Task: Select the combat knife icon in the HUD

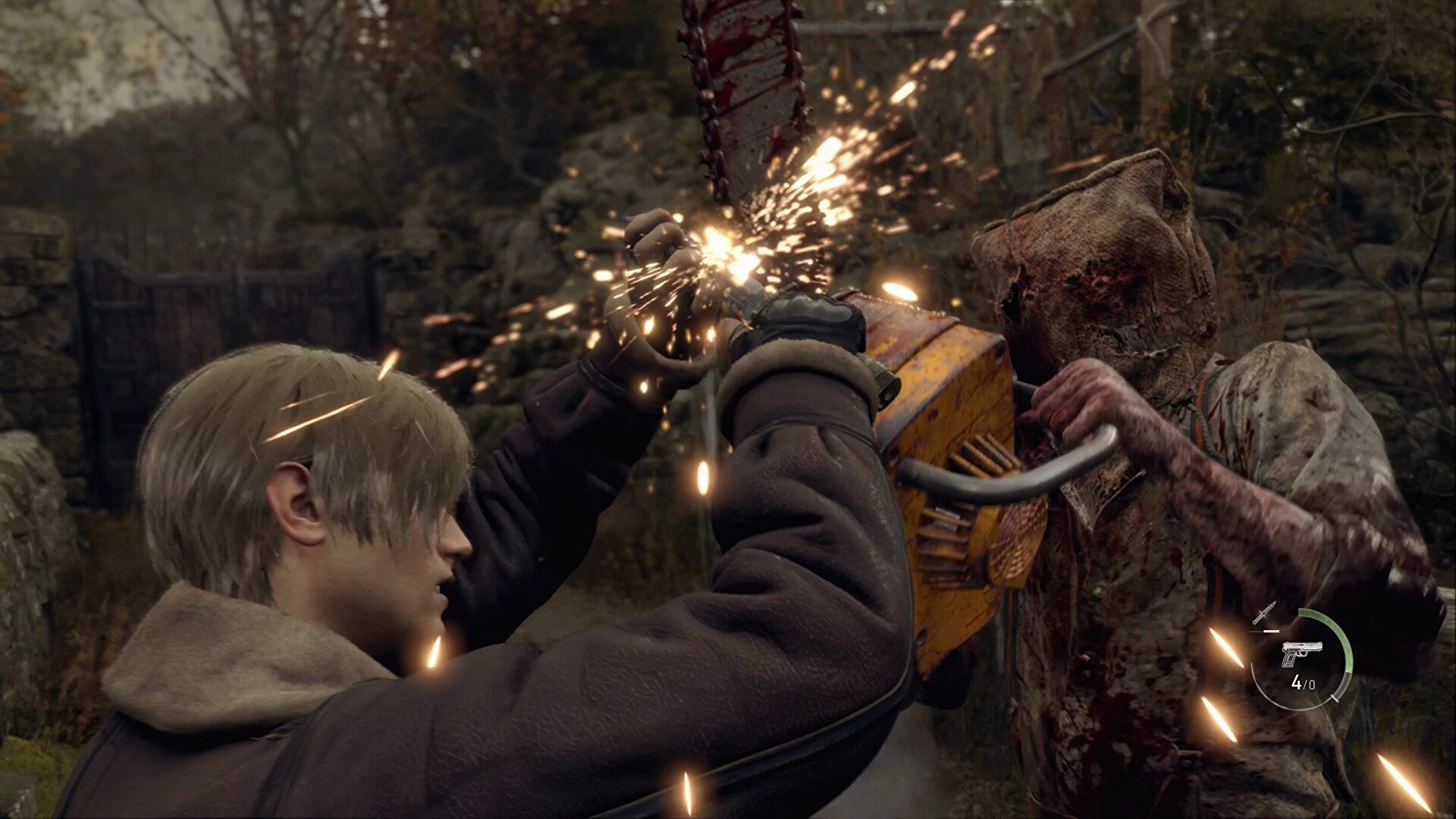Action: tap(1263, 612)
